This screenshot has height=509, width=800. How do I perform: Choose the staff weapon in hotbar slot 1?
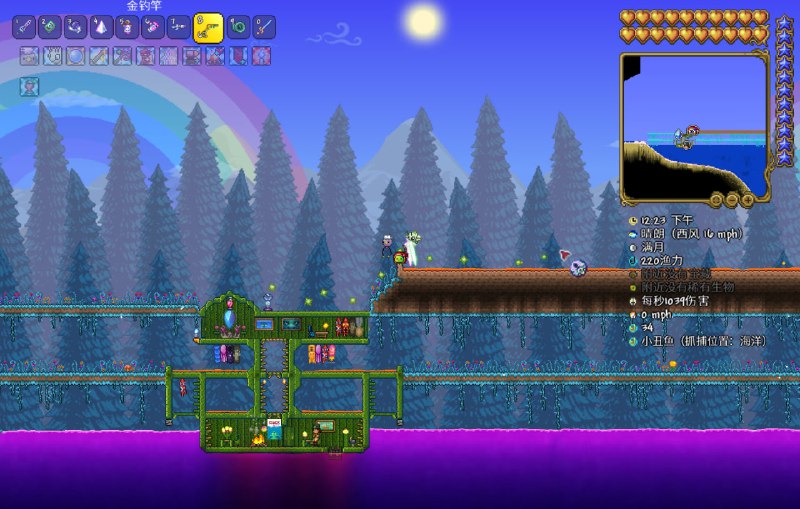pos(24,27)
